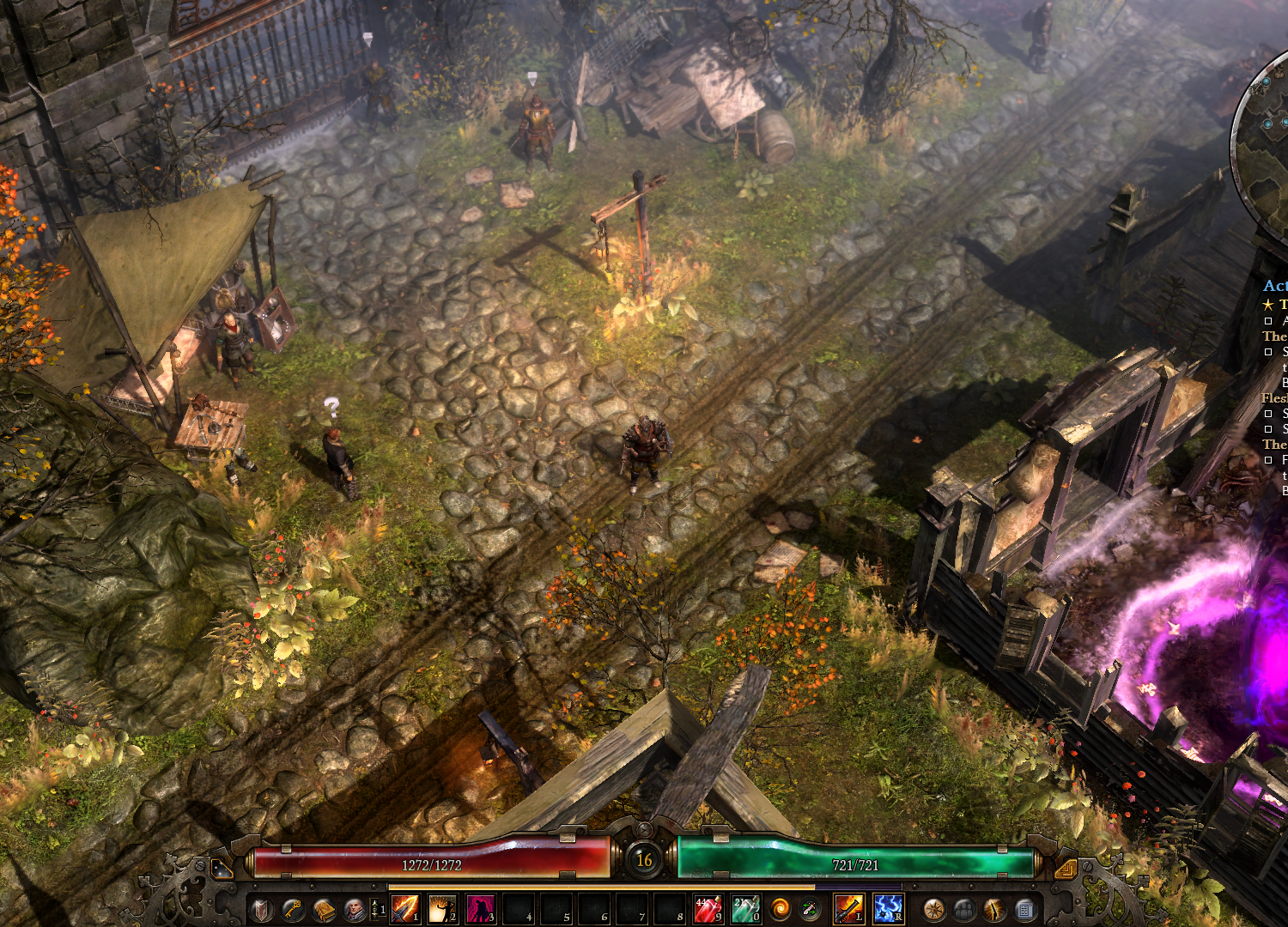Use the glowing burst figure skill in slot 2
Screen dimensions: 1288x927
coord(442,909)
